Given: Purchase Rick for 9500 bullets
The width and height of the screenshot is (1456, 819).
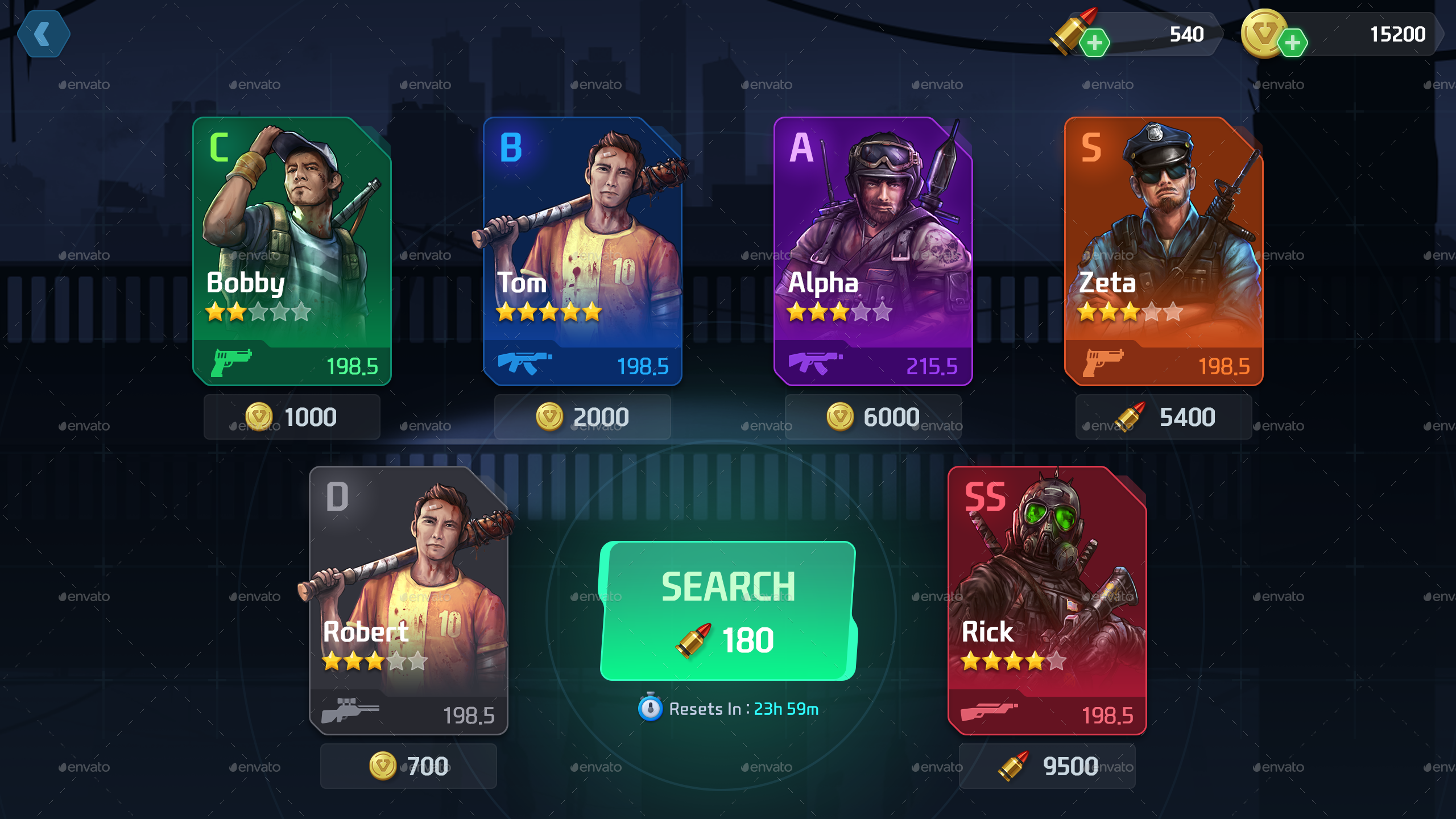Looking at the screenshot, I should (x=1047, y=766).
